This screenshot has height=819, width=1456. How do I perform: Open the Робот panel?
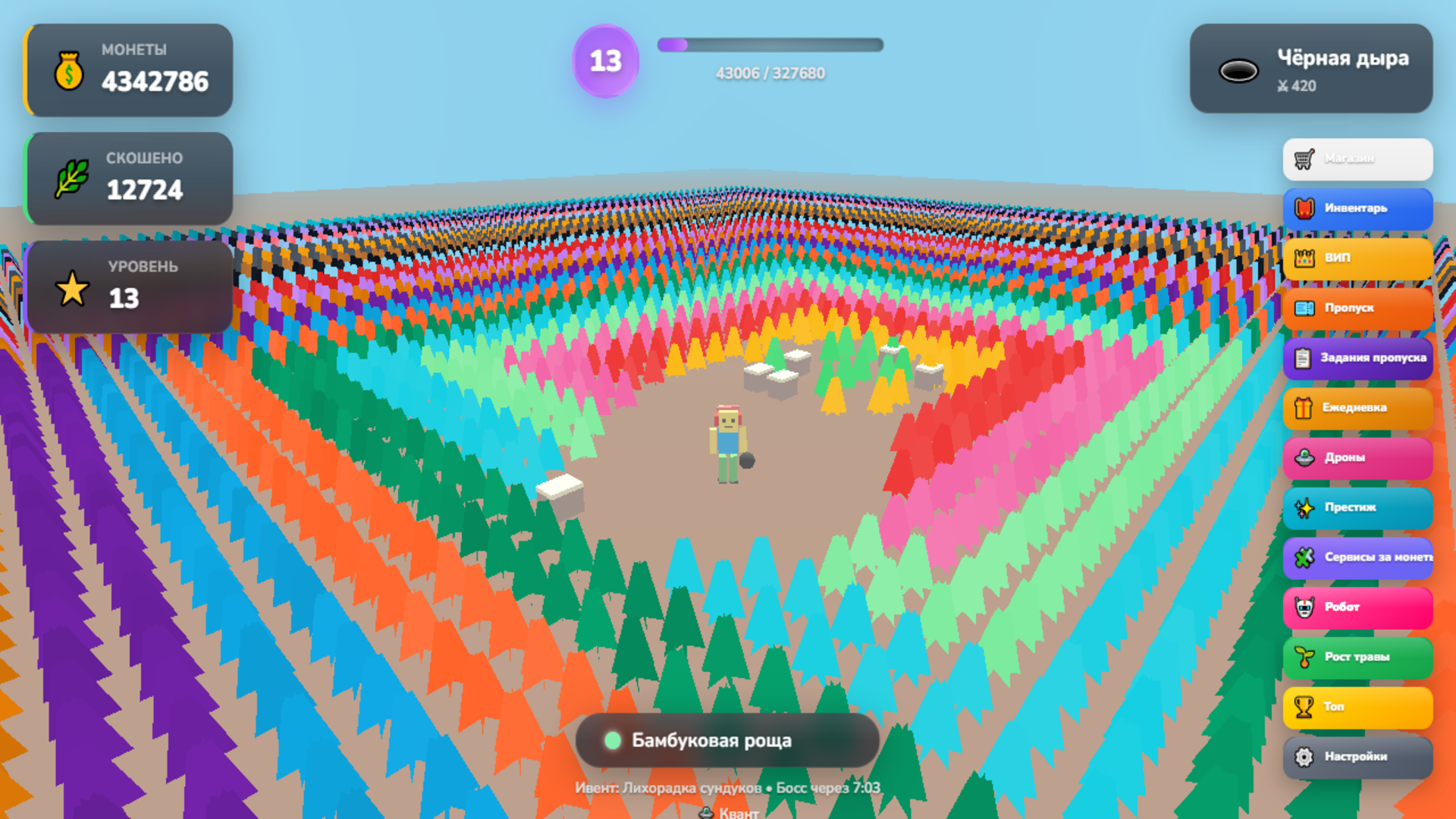(1357, 607)
